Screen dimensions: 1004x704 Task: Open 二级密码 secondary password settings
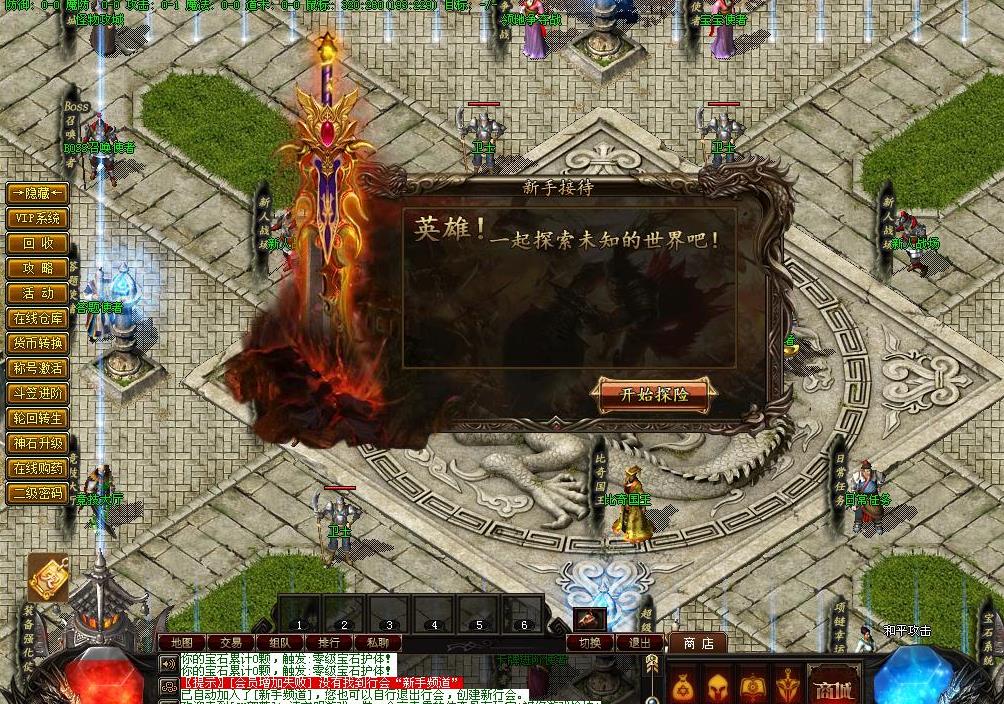click(38, 493)
